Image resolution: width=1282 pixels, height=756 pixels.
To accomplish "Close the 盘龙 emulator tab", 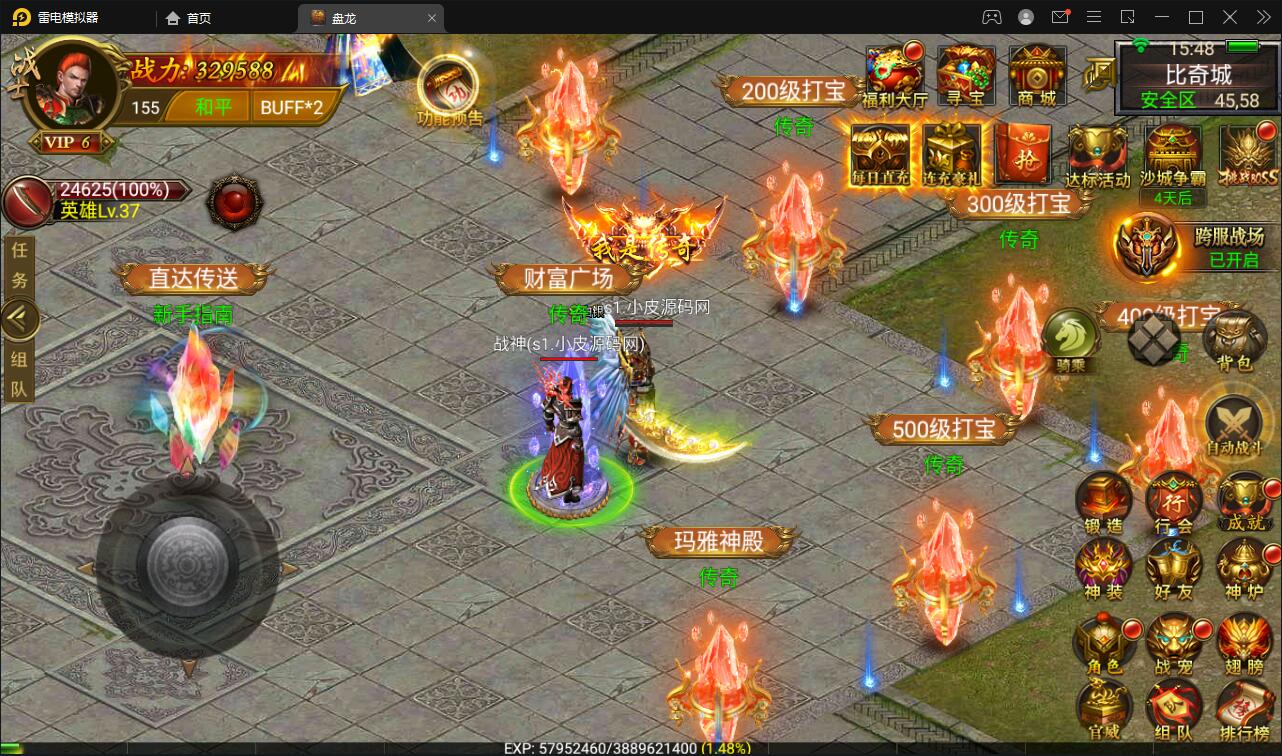I will click(432, 17).
